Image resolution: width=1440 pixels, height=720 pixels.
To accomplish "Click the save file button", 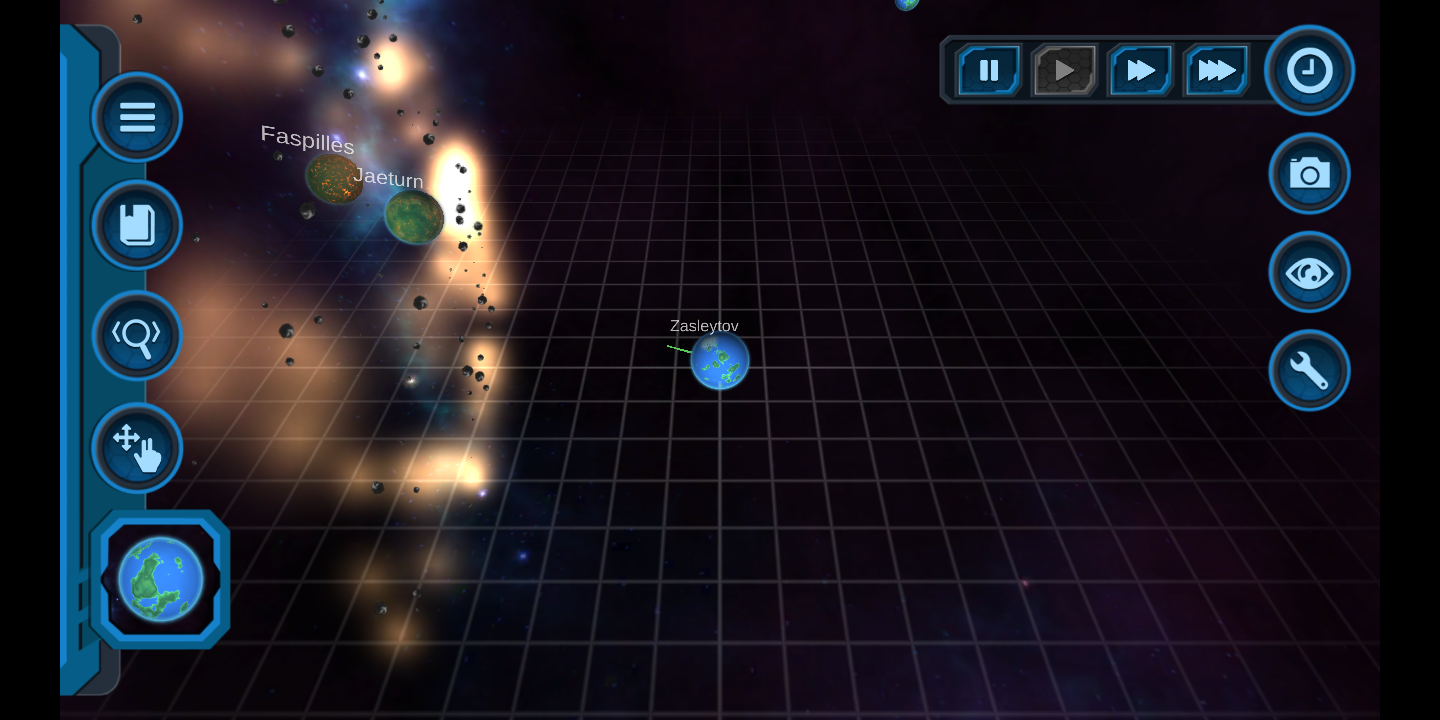I will pos(137,225).
